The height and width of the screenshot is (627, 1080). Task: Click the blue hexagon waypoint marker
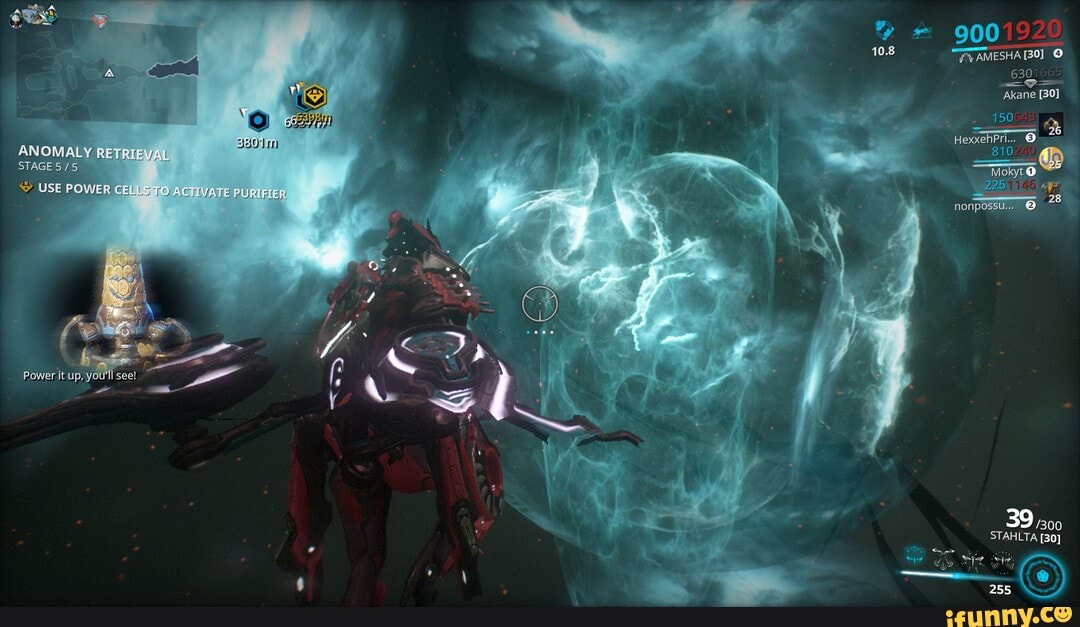click(258, 121)
